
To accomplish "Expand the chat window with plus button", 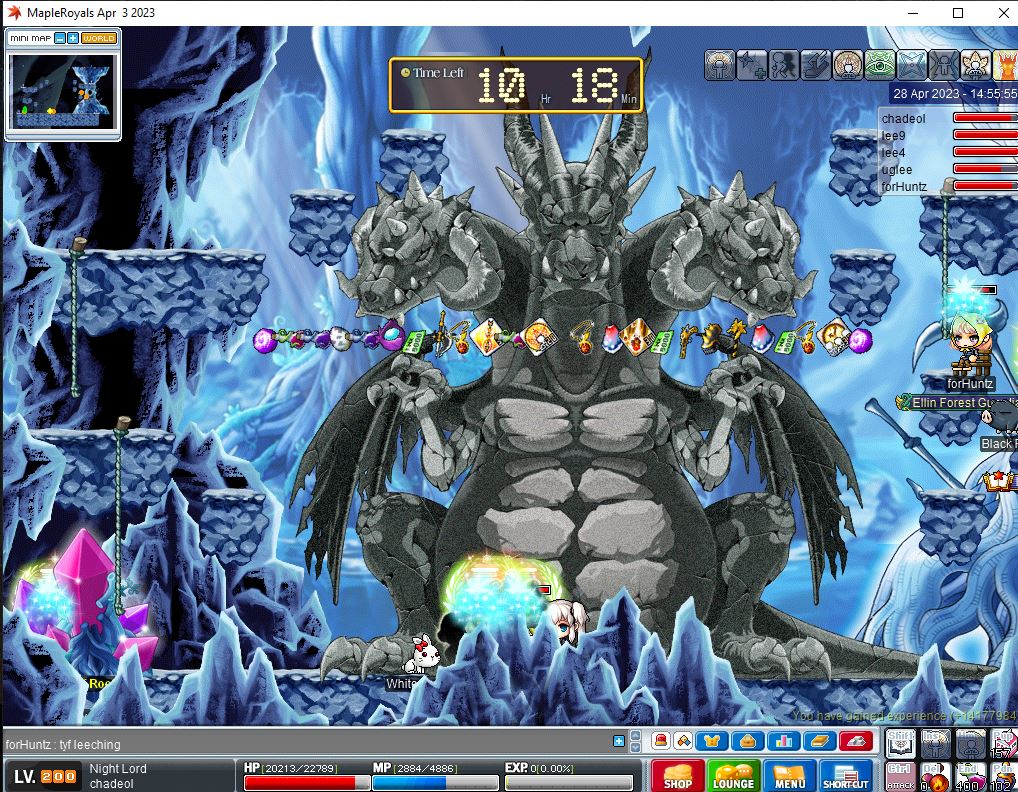I will 619,741.
